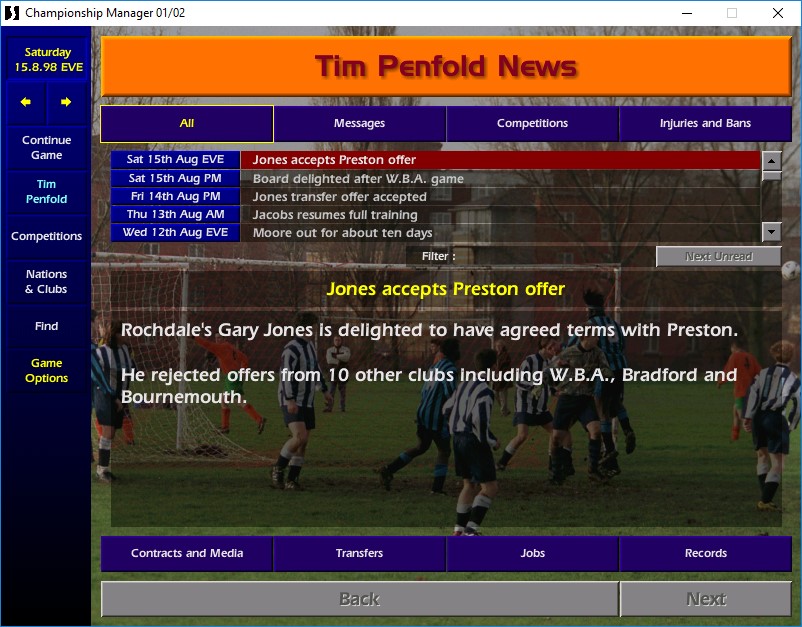Switch to the Competitions news tab

pyautogui.click(x=532, y=124)
